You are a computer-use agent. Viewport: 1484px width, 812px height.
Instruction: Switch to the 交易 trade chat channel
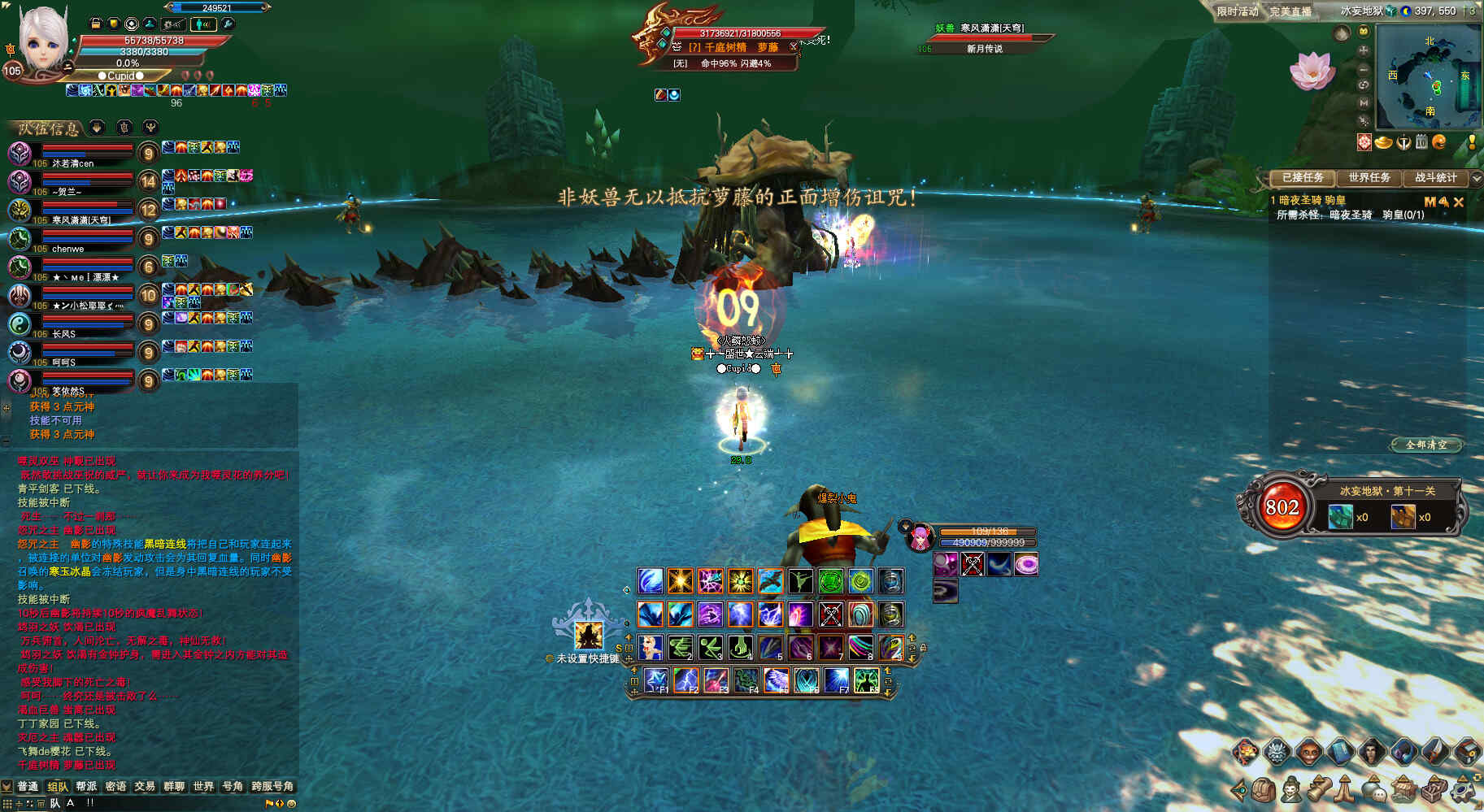[145, 786]
